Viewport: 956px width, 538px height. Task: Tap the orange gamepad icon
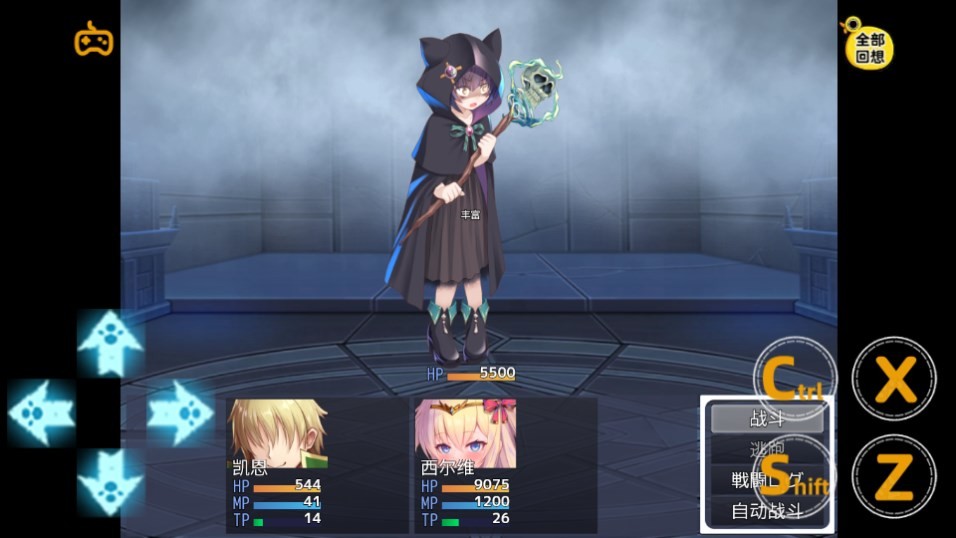click(x=94, y=40)
